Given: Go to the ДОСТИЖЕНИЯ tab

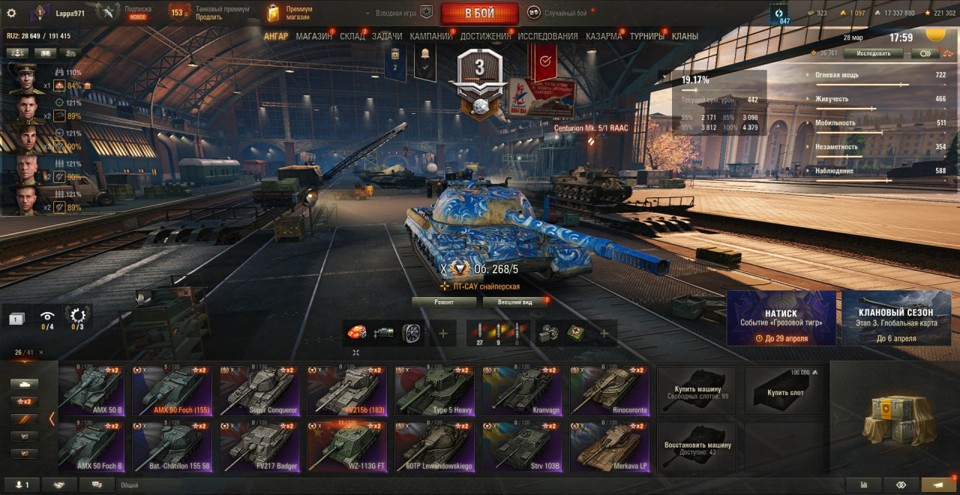Looking at the screenshot, I should coord(485,36).
